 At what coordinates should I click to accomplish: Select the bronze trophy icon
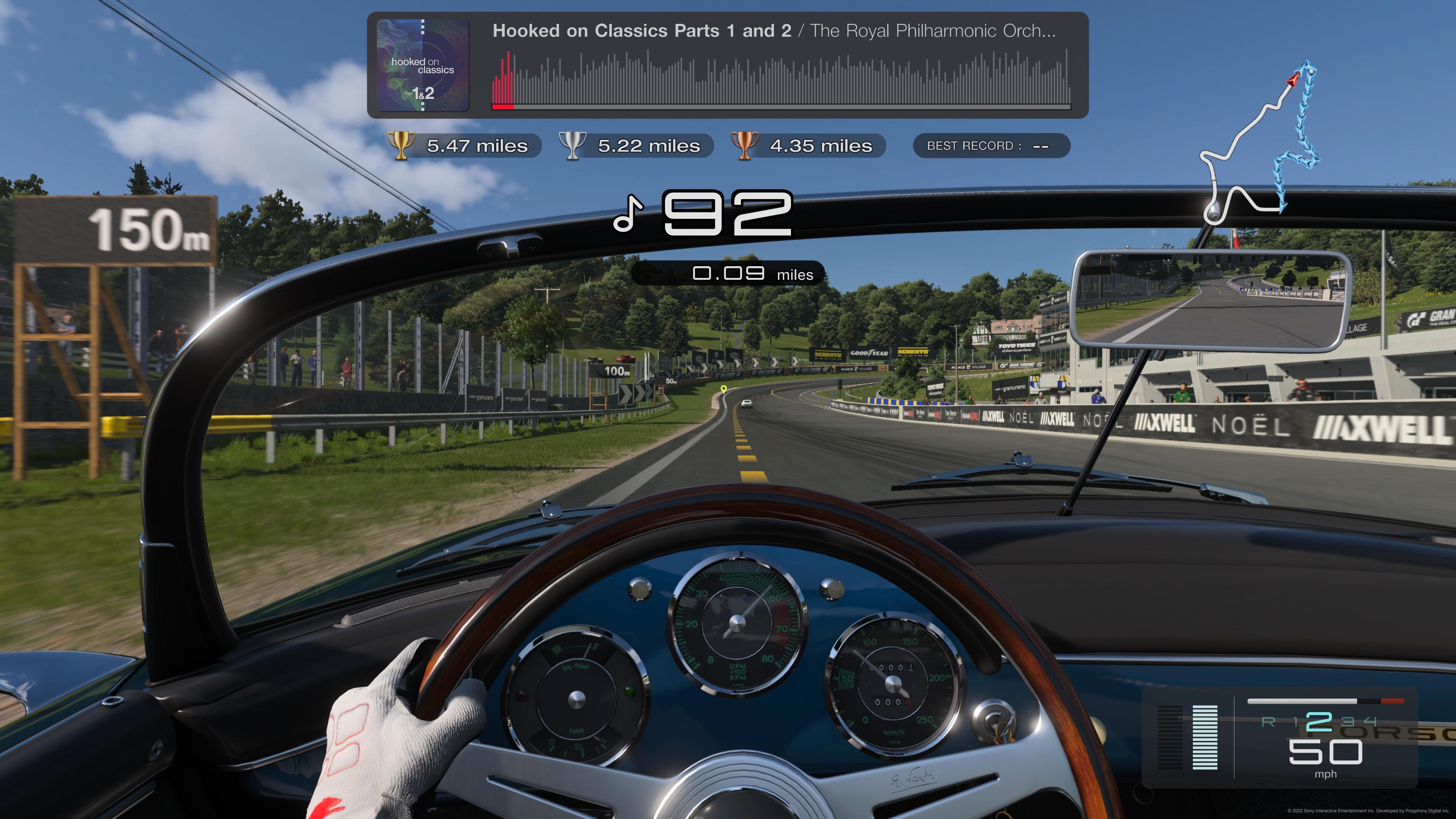[x=744, y=145]
